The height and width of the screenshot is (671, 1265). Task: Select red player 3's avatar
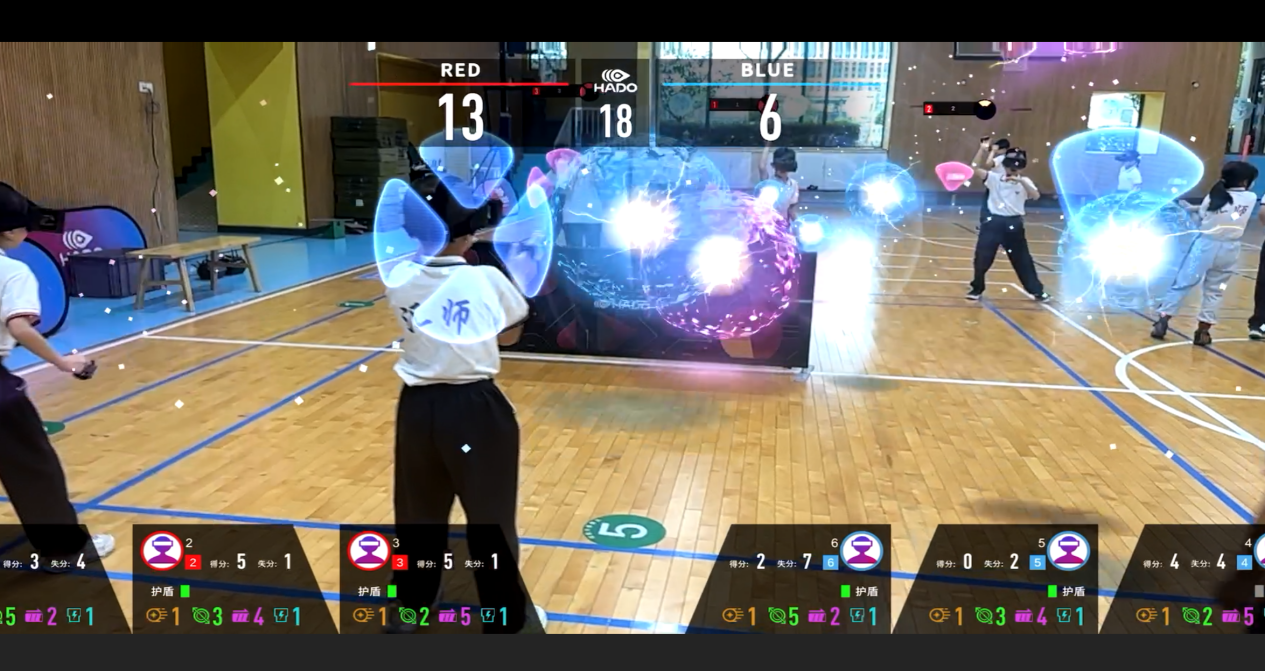[x=368, y=551]
